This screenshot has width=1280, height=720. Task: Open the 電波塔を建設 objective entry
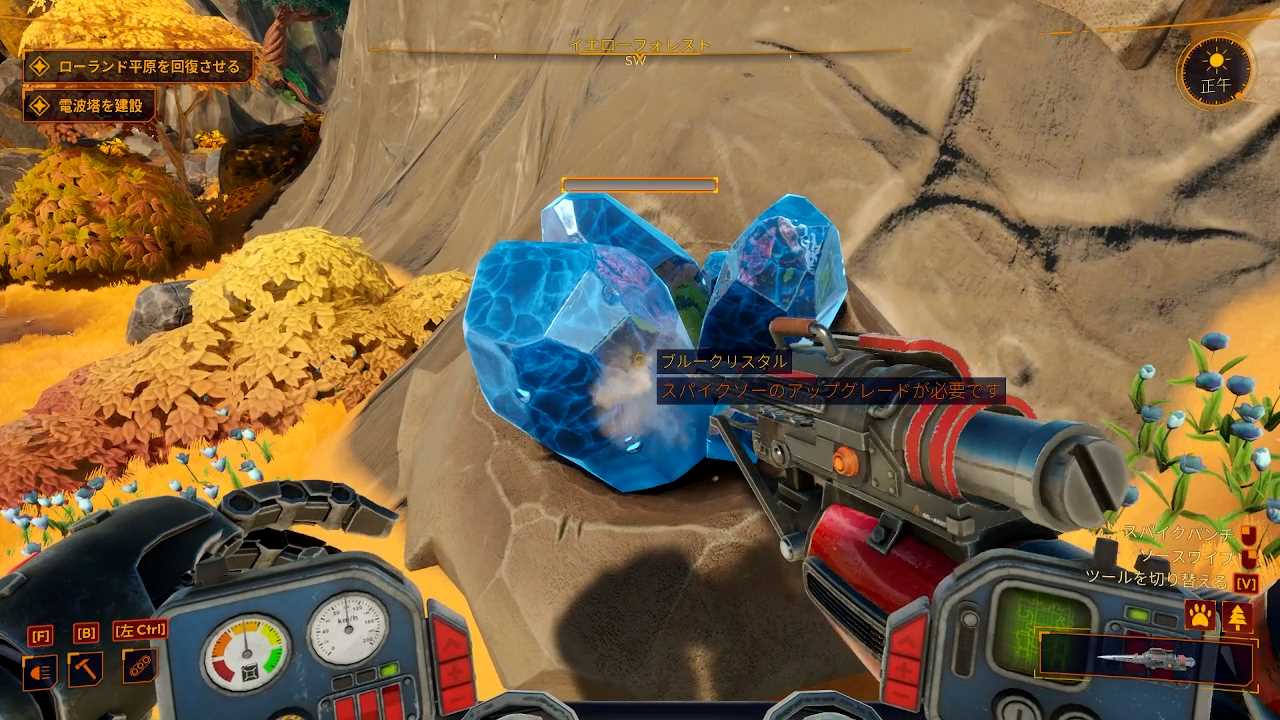(x=88, y=105)
